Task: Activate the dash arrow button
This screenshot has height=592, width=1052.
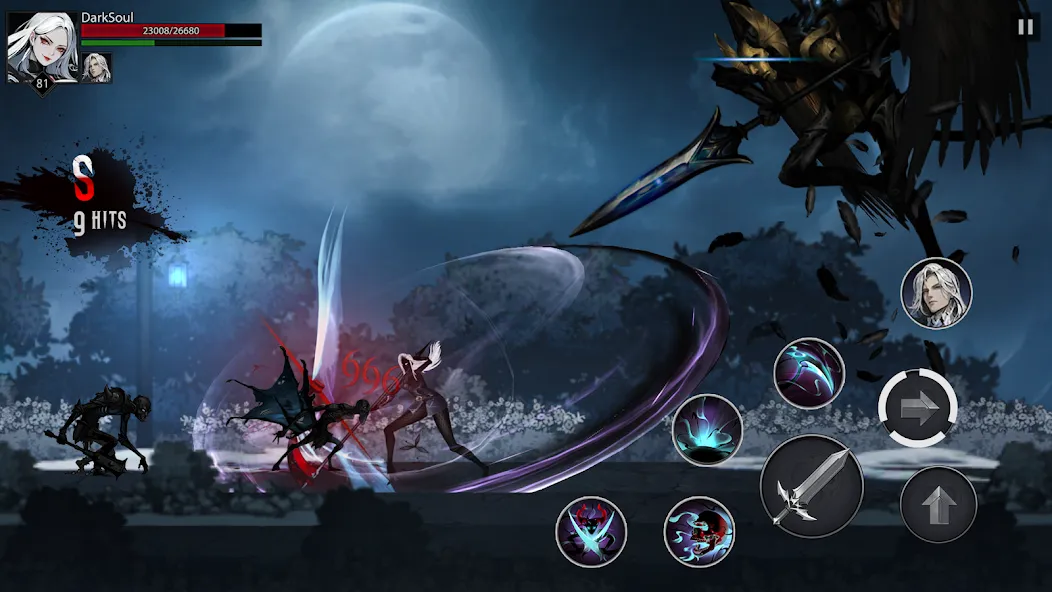Action: coord(918,407)
